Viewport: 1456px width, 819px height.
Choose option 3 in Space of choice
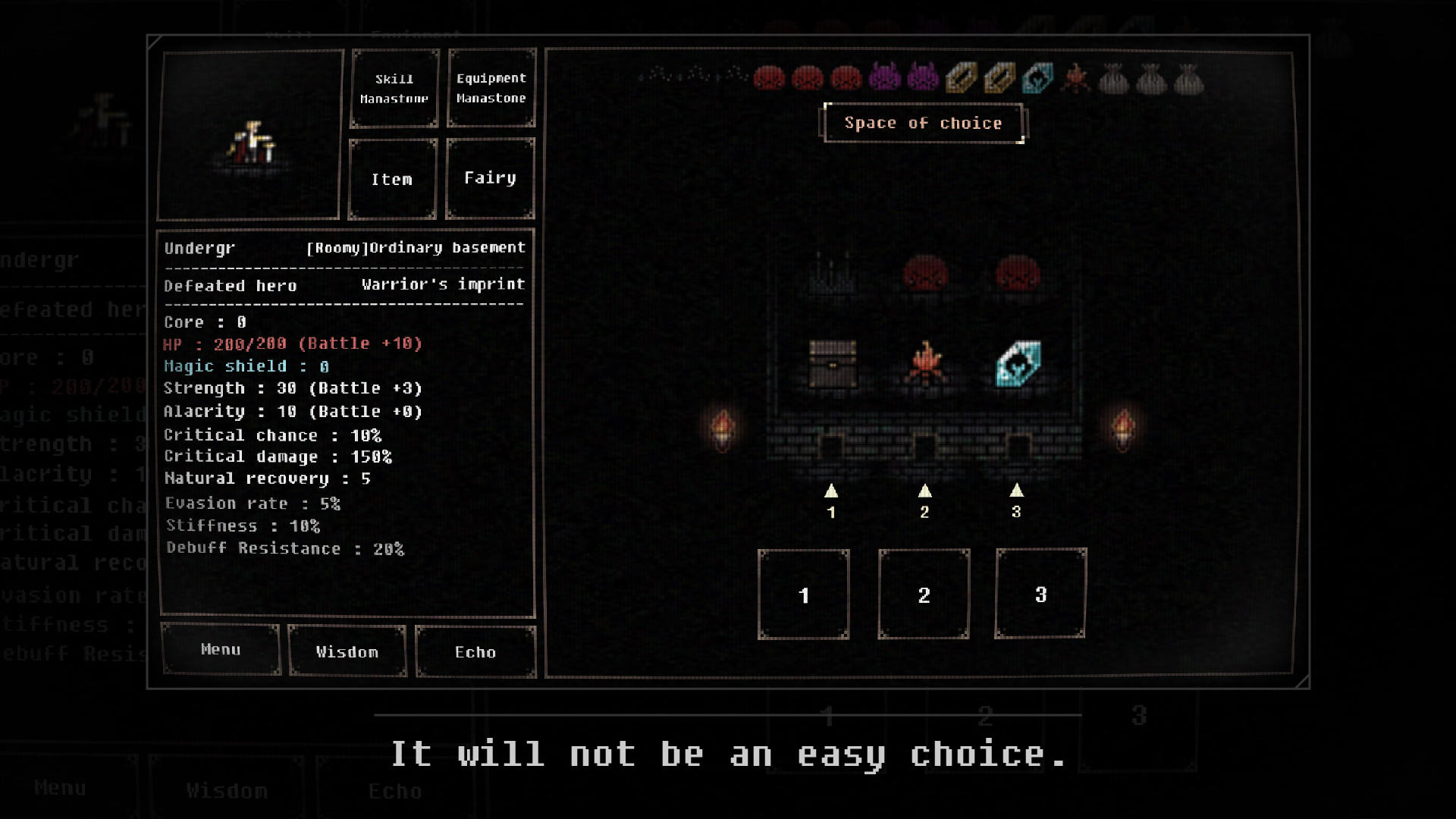tap(1040, 595)
